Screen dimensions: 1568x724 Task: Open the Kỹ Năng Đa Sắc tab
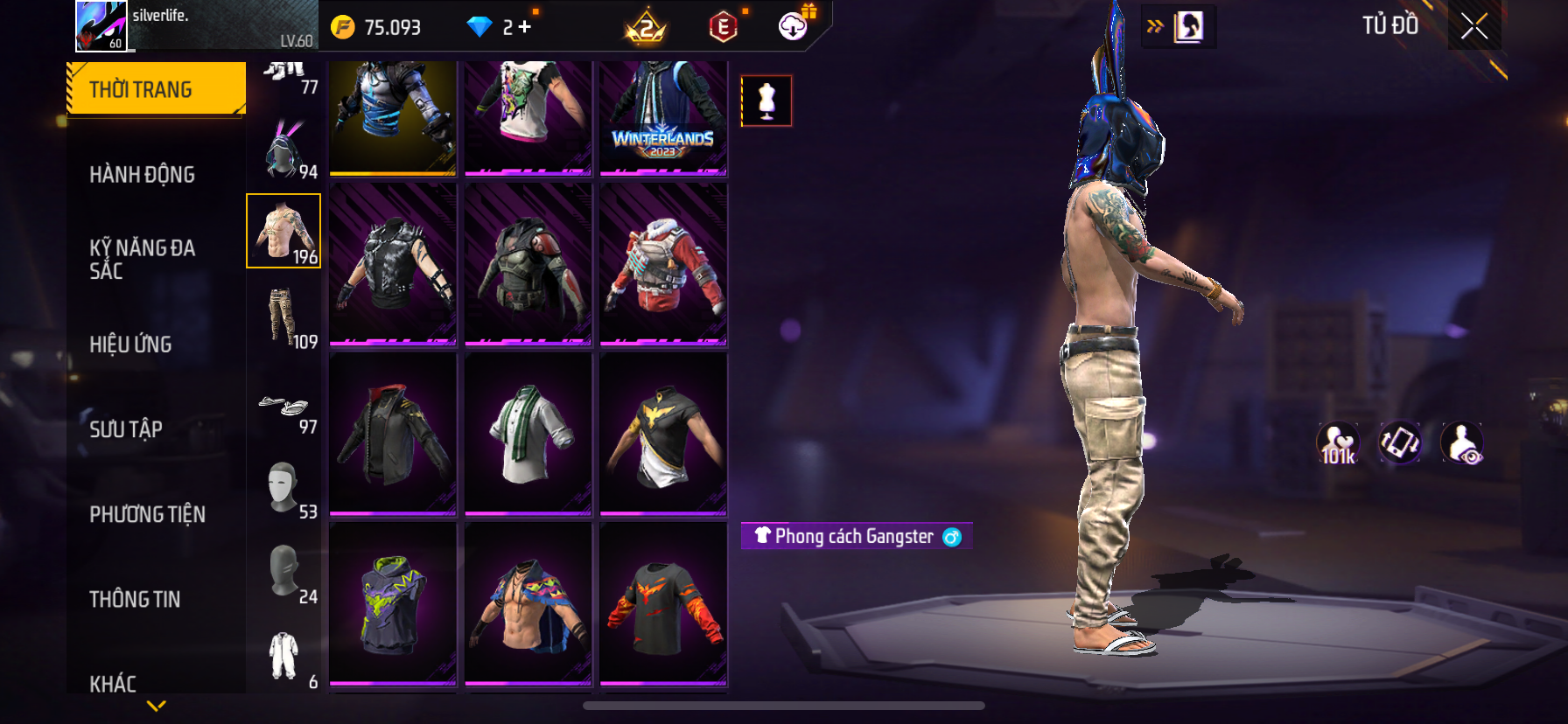[x=142, y=259]
